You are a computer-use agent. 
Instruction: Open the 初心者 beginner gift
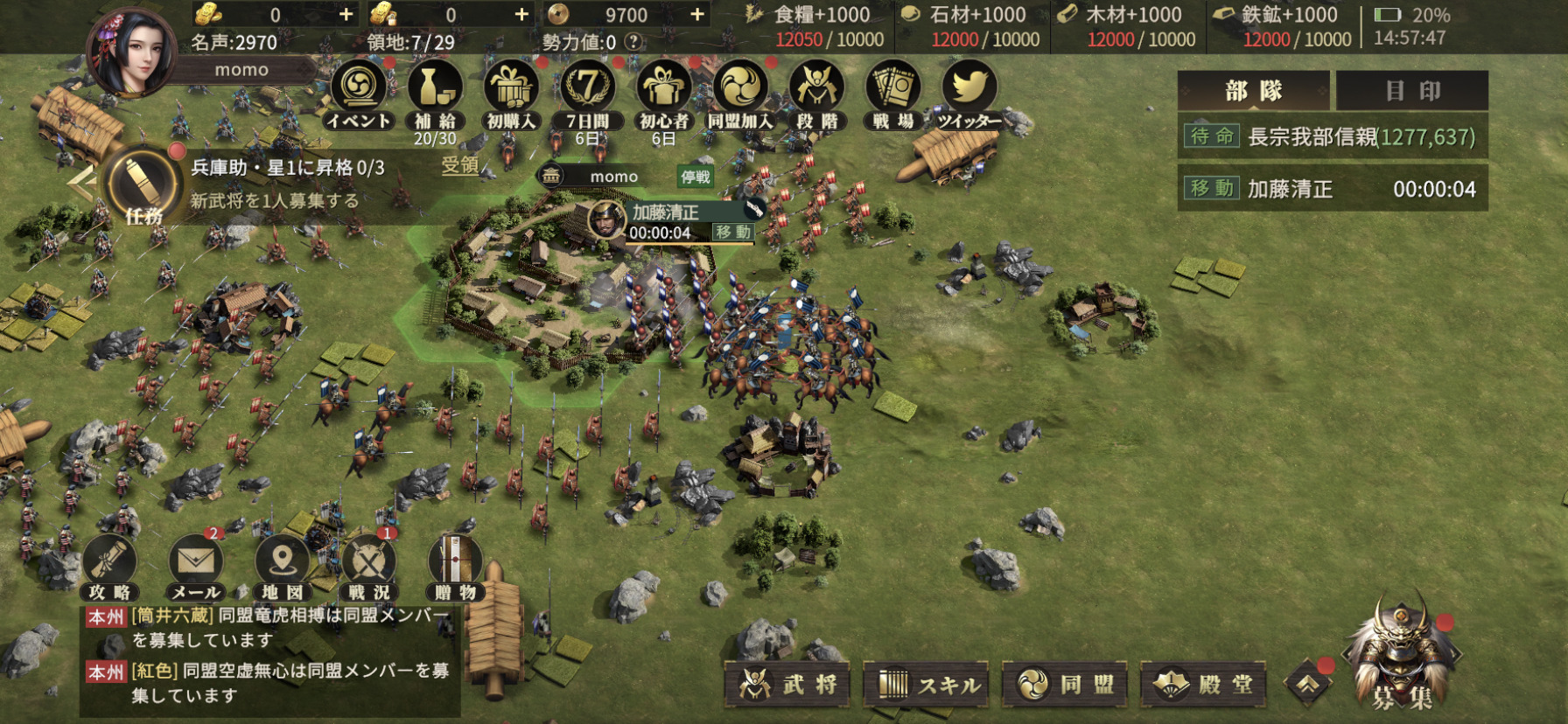click(663, 94)
